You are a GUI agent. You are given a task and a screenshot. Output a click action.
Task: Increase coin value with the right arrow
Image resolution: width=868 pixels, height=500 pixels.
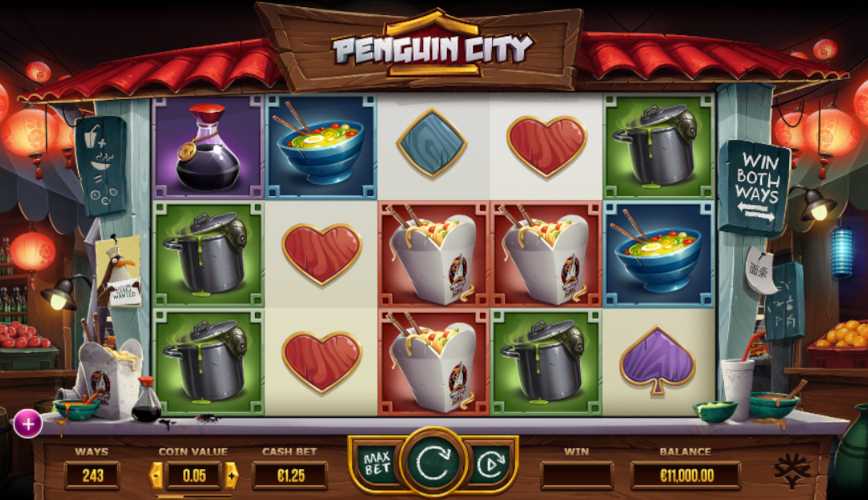231,475
